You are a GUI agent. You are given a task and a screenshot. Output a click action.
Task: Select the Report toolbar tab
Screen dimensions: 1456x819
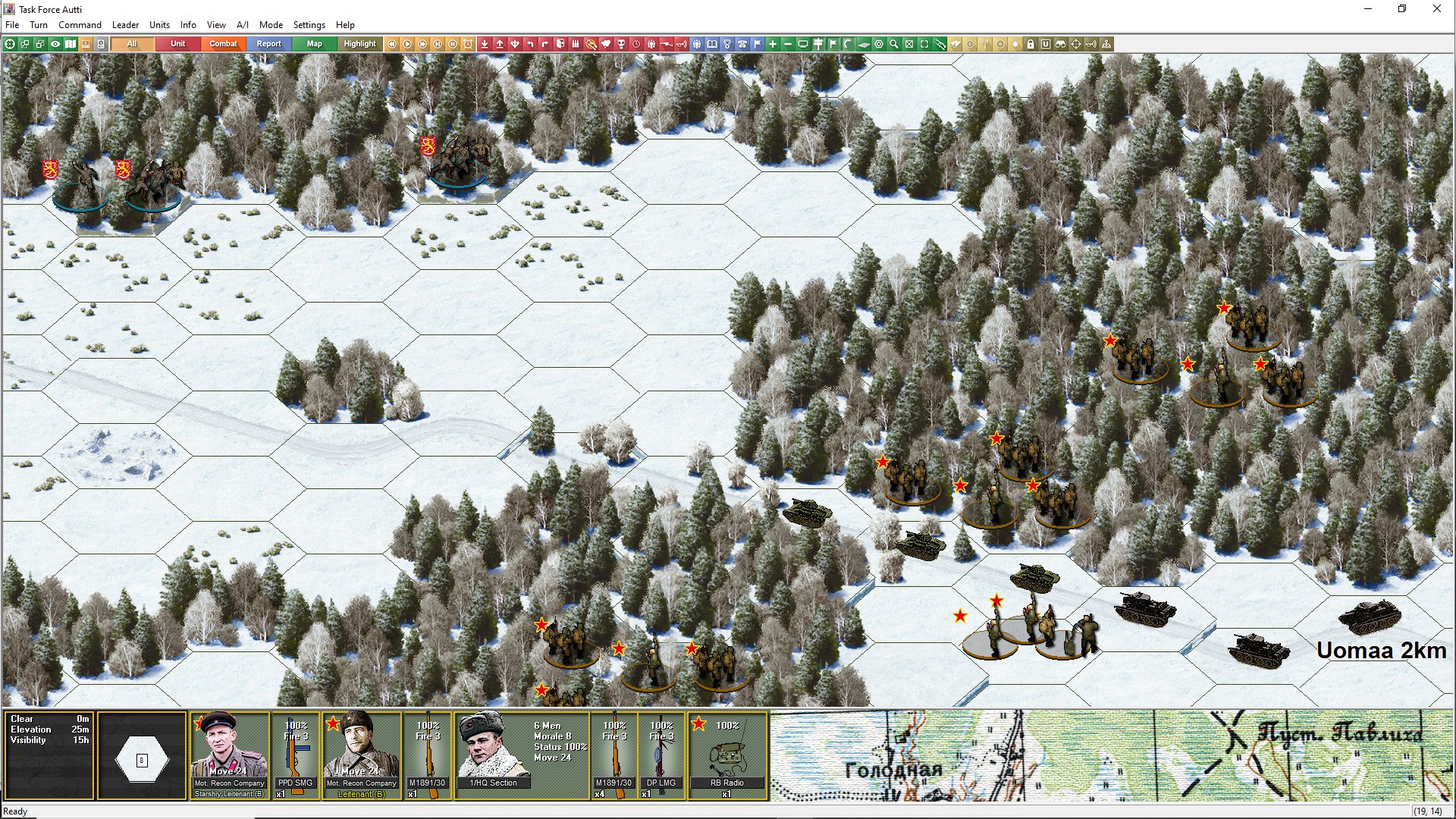268,44
